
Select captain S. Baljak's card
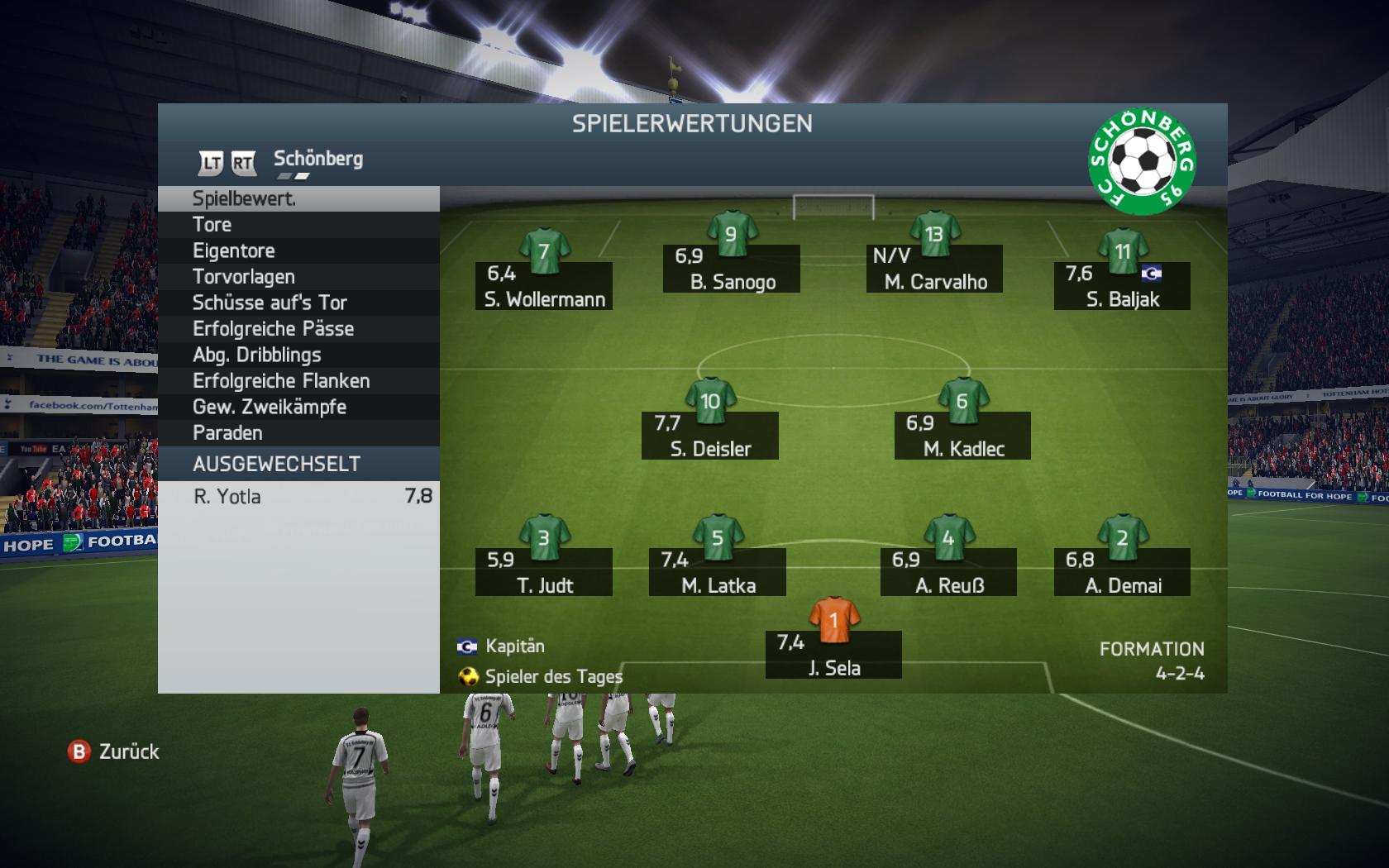[1122, 285]
